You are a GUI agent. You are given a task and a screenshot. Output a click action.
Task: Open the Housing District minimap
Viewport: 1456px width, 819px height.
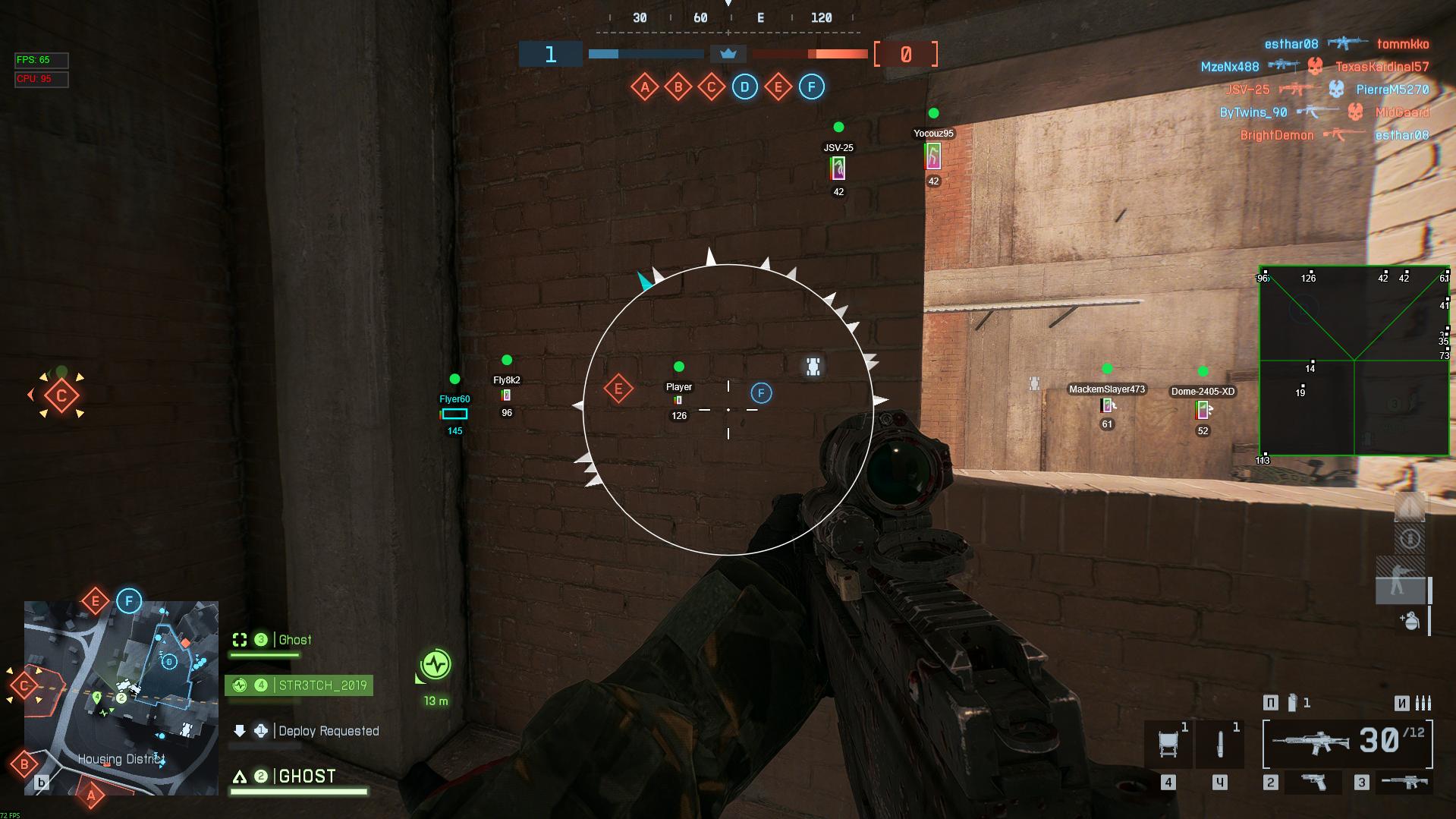tap(121, 698)
